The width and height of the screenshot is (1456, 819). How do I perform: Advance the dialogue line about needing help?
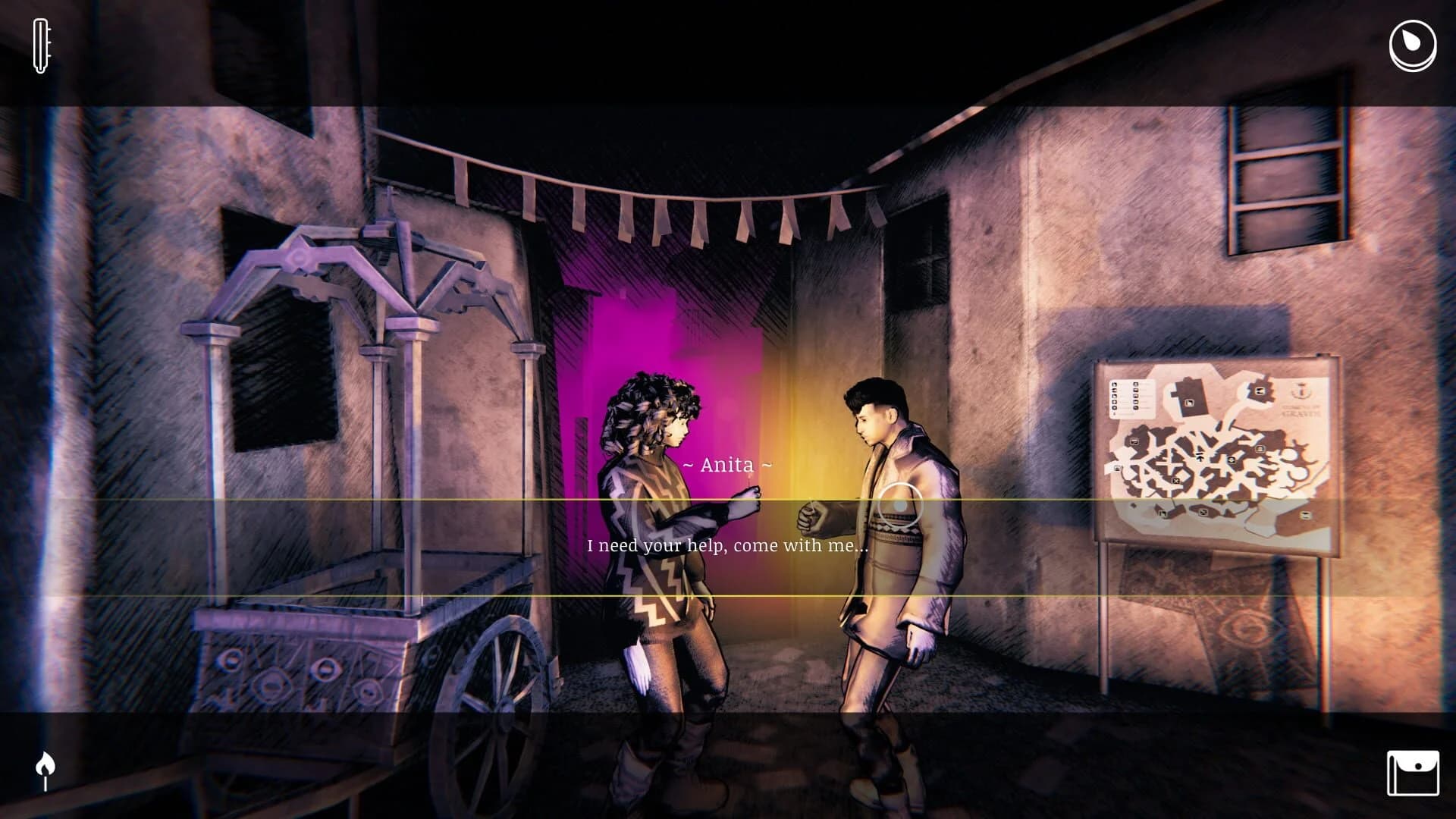coord(728,544)
